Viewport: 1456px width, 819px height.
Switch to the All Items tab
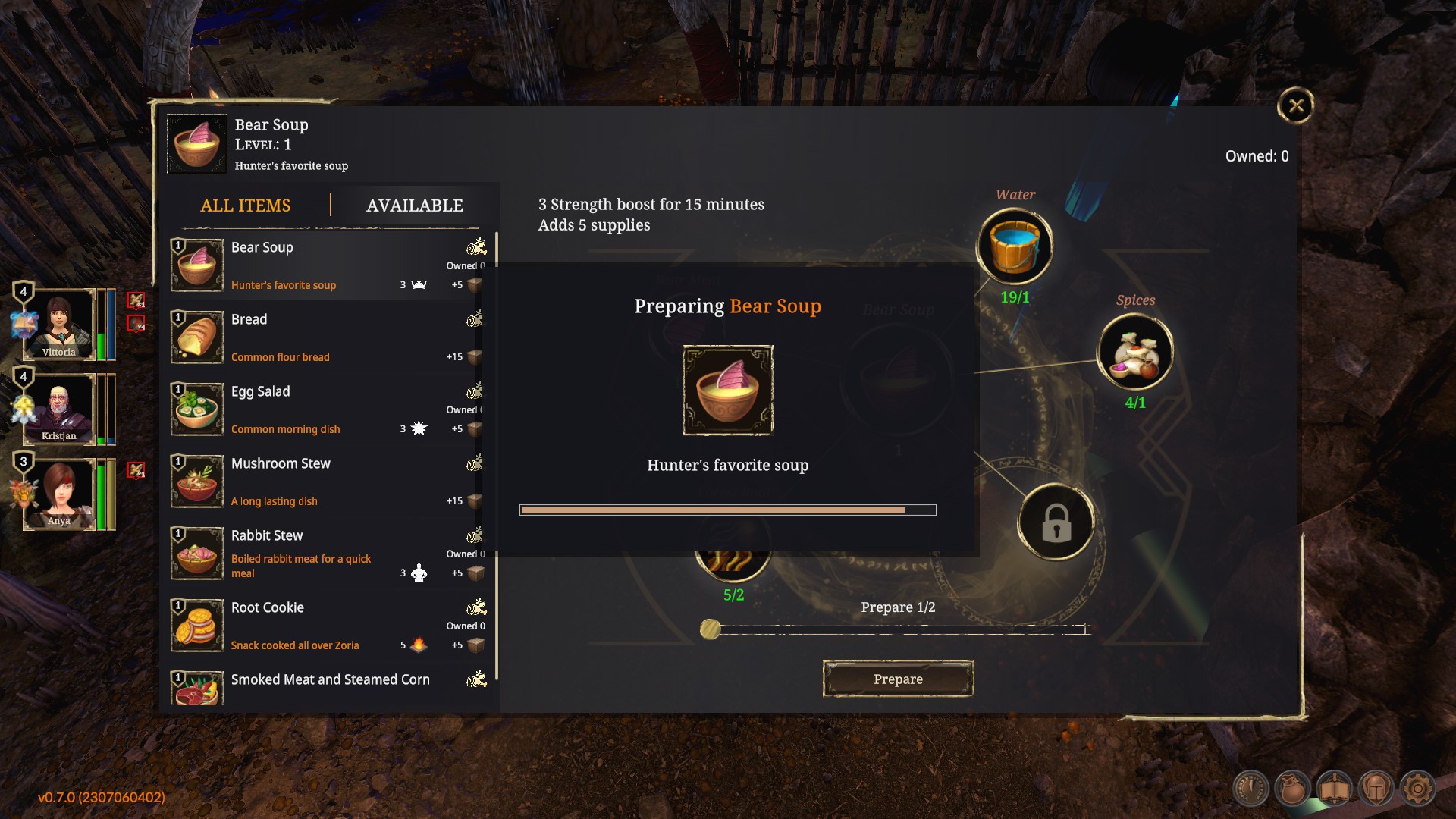pos(245,206)
